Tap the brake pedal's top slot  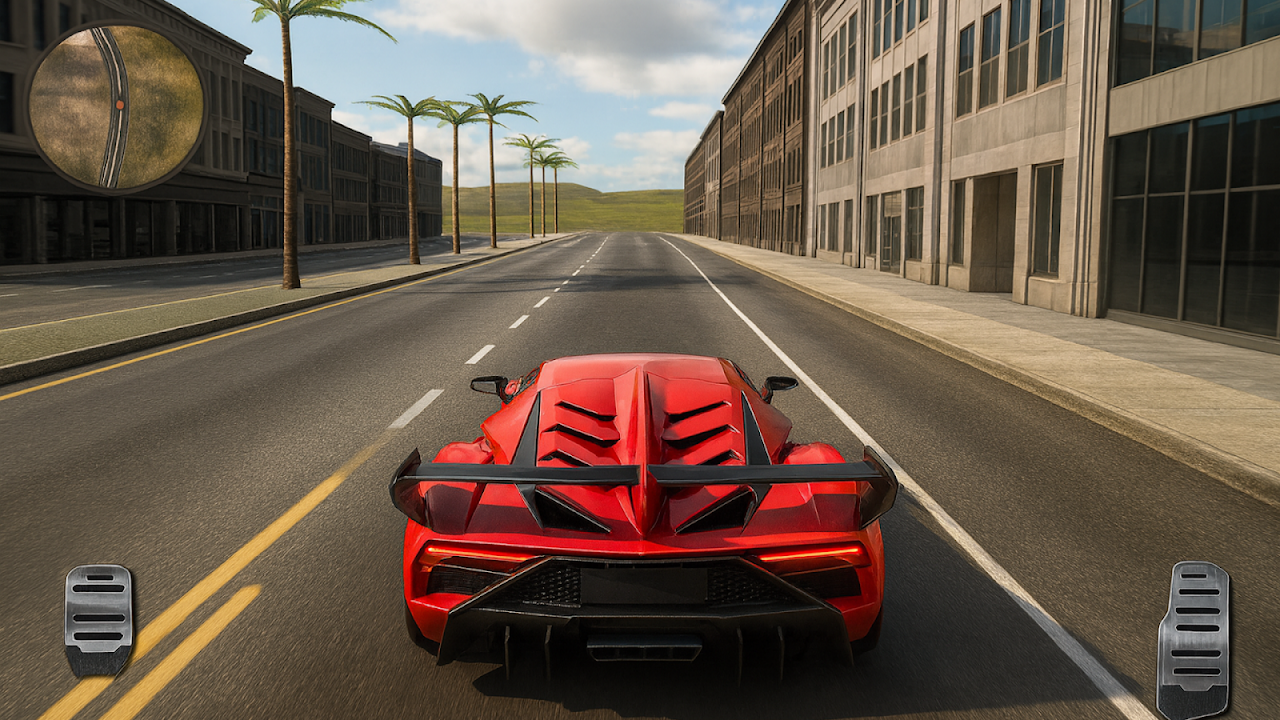99,578
